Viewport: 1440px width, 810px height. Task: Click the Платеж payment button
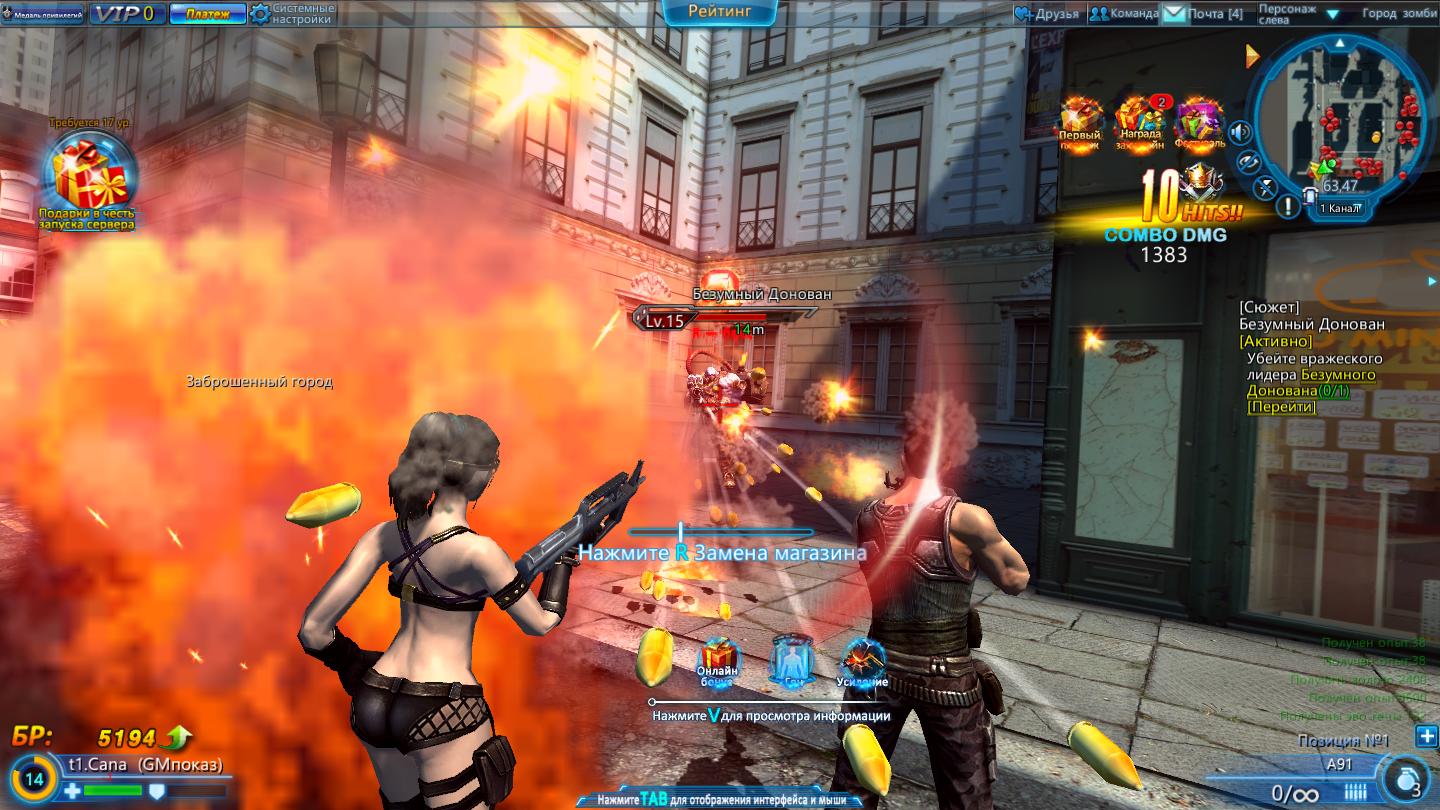pyautogui.click(x=207, y=14)
